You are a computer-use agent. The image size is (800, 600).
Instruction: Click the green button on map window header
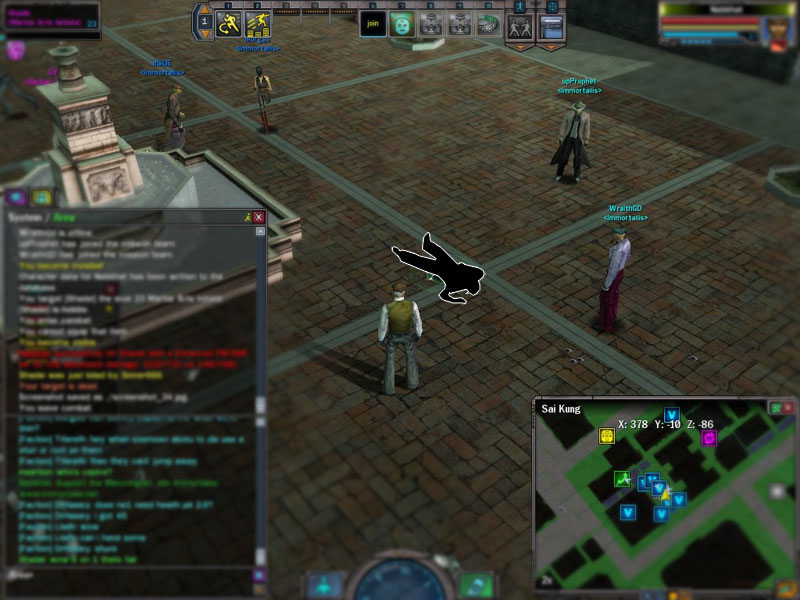[775, 408]
